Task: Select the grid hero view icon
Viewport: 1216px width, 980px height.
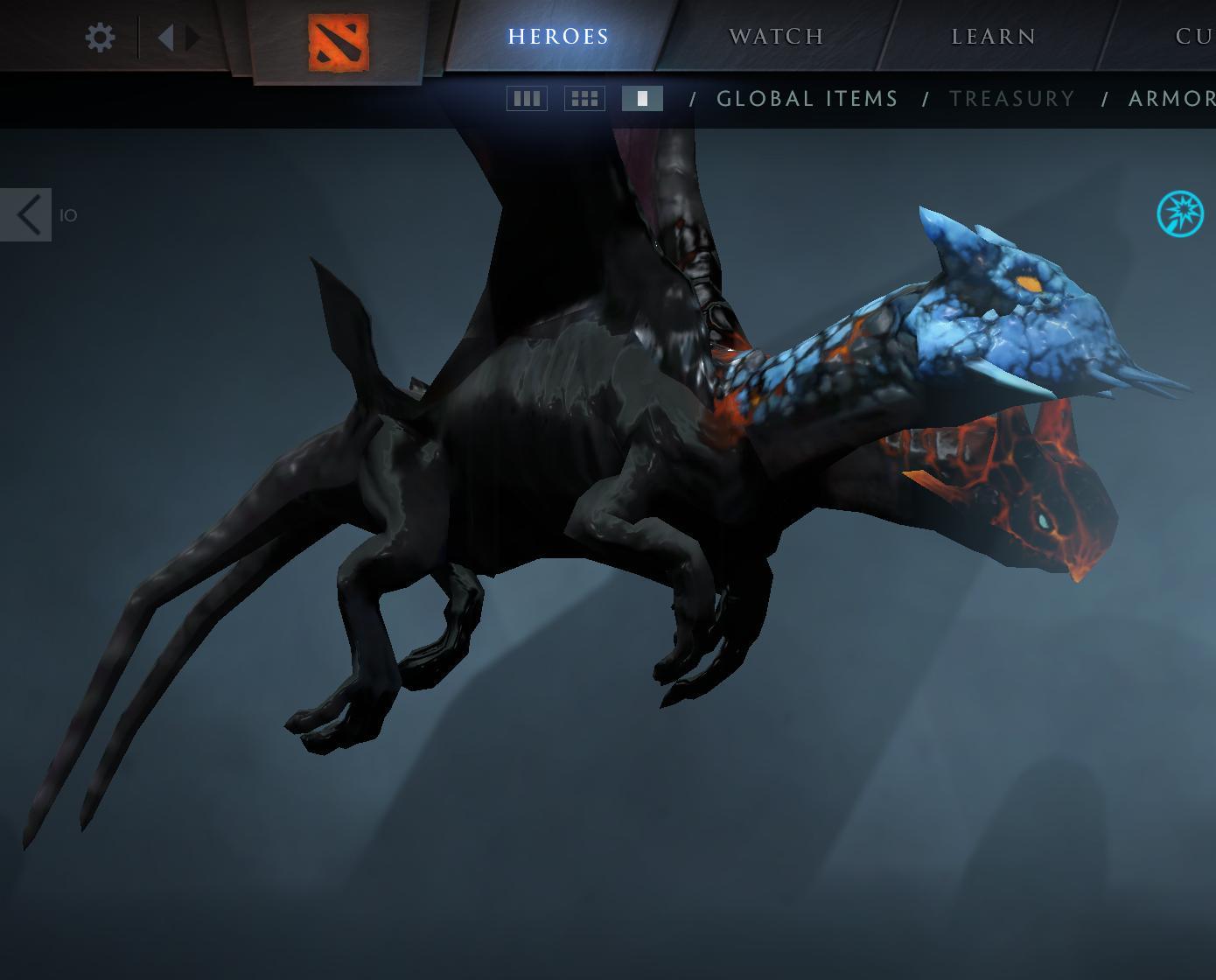Action: click(584, 99)
